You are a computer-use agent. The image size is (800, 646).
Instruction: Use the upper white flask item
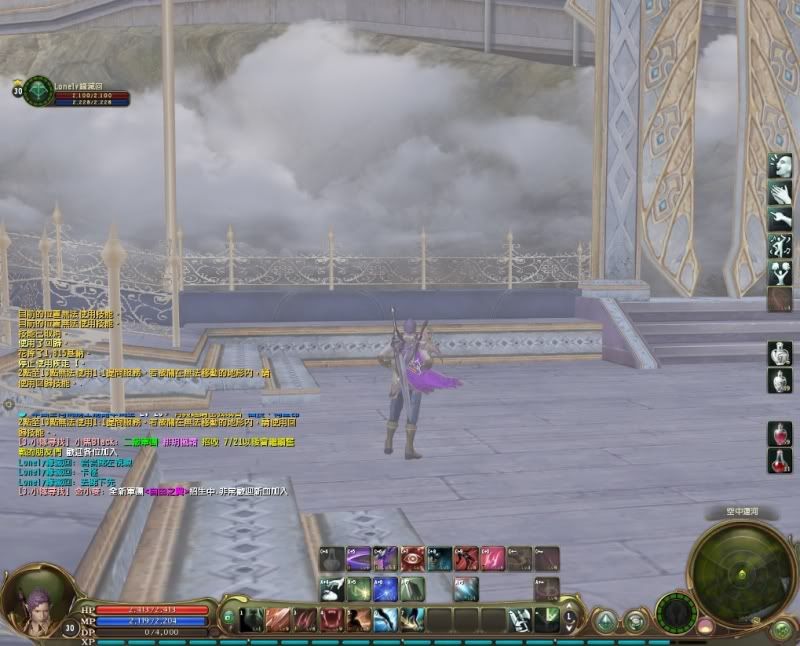point(780,354)
